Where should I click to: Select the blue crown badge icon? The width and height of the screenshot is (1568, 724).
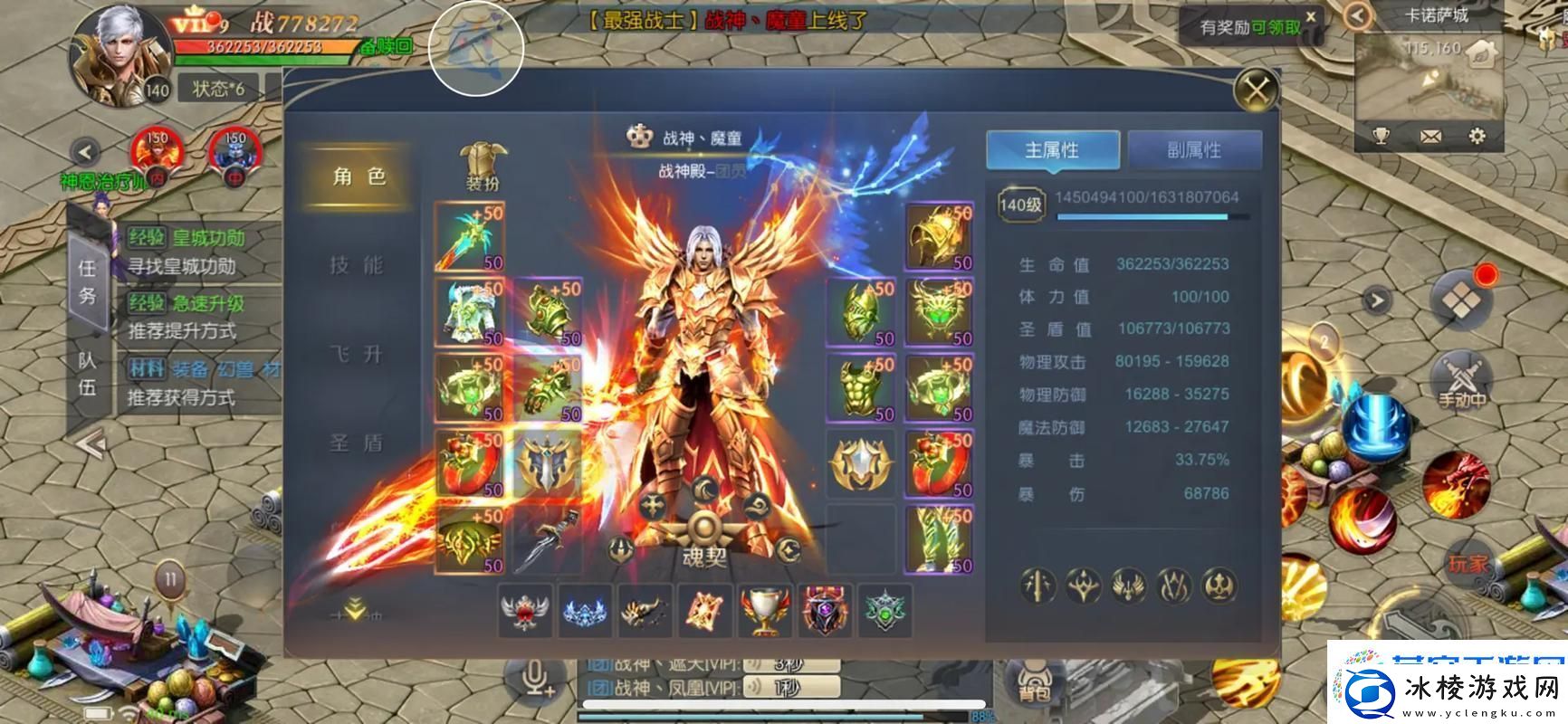click(x=584, y=609)
